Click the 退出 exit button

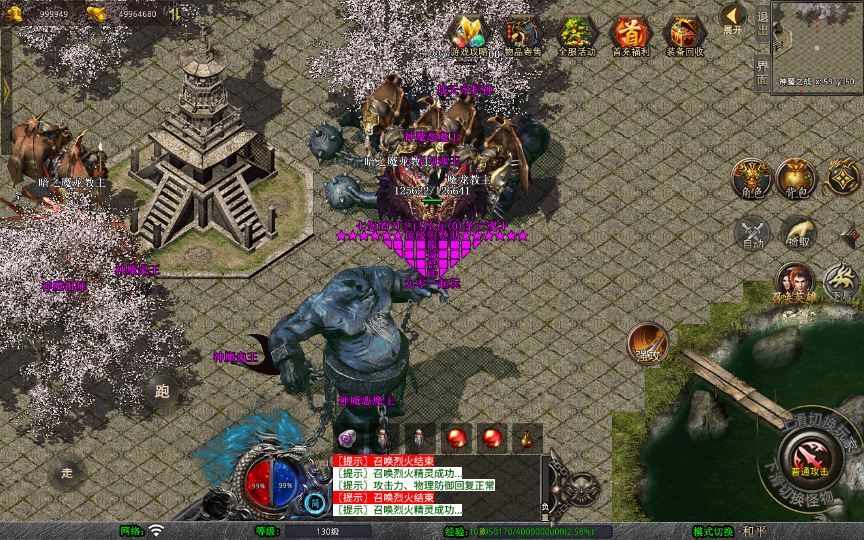[762, 22]
